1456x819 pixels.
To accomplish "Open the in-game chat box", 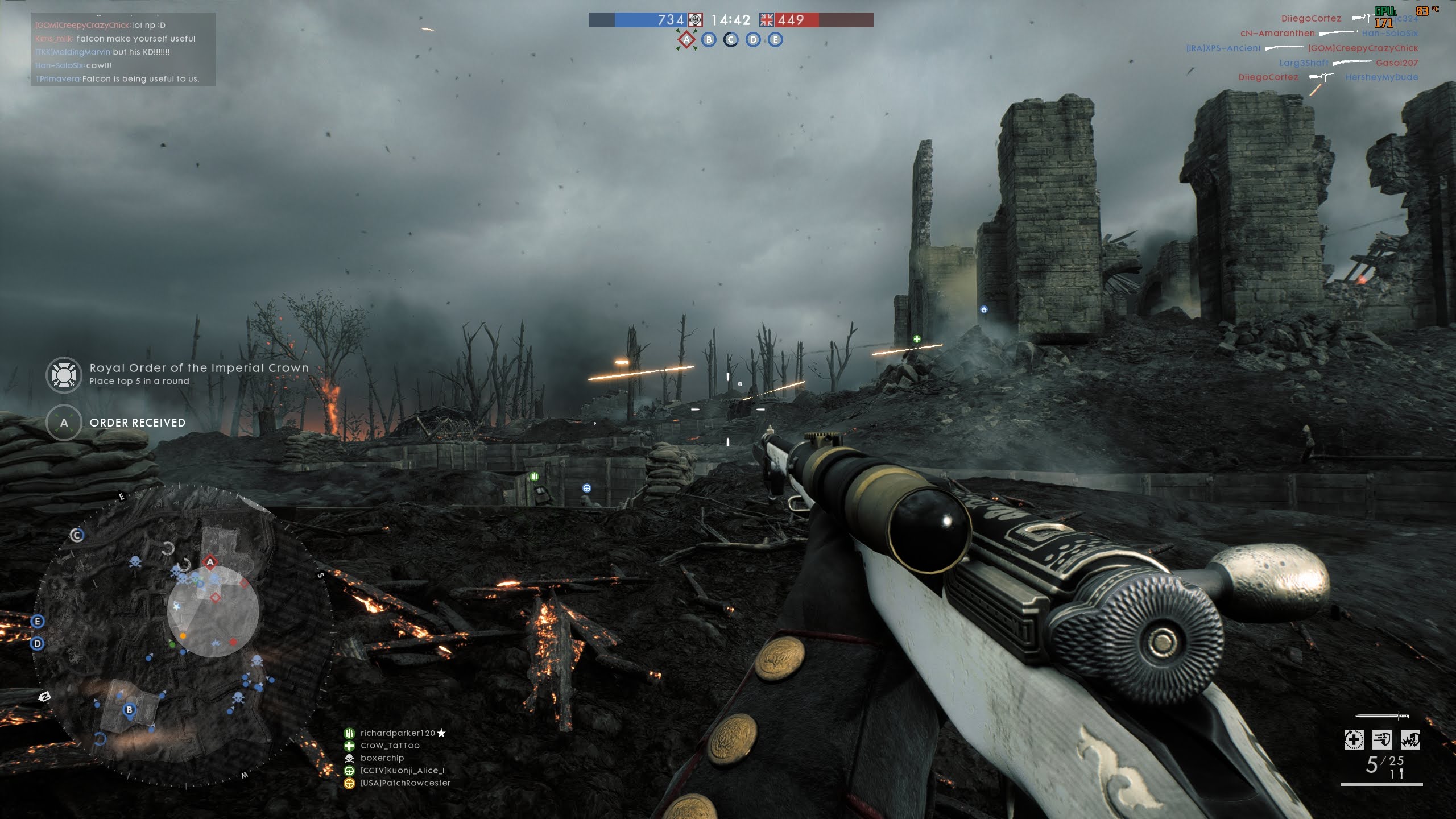I will (123, 49).
